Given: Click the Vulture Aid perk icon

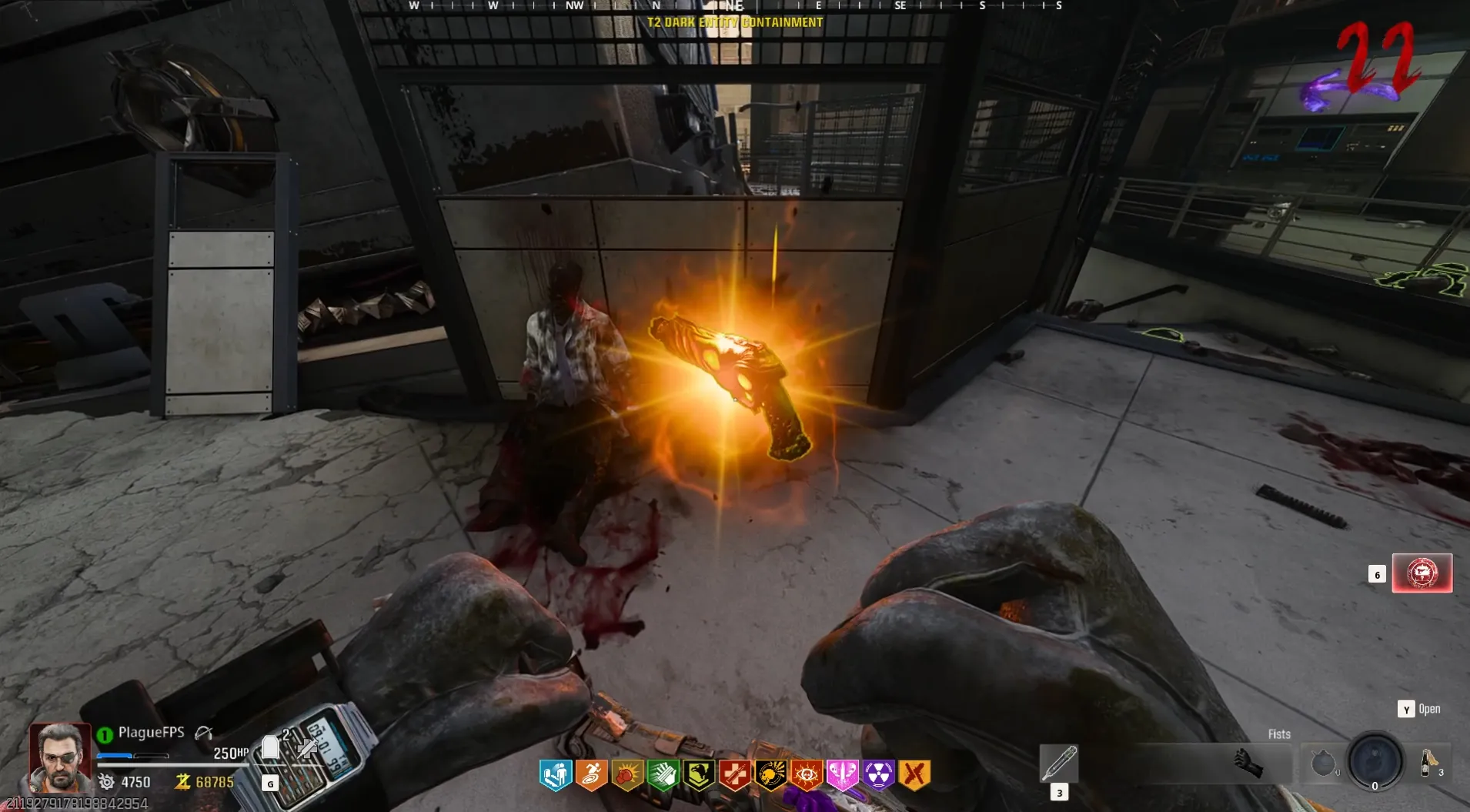Looking at the screenshot, I should click(699, 775).
